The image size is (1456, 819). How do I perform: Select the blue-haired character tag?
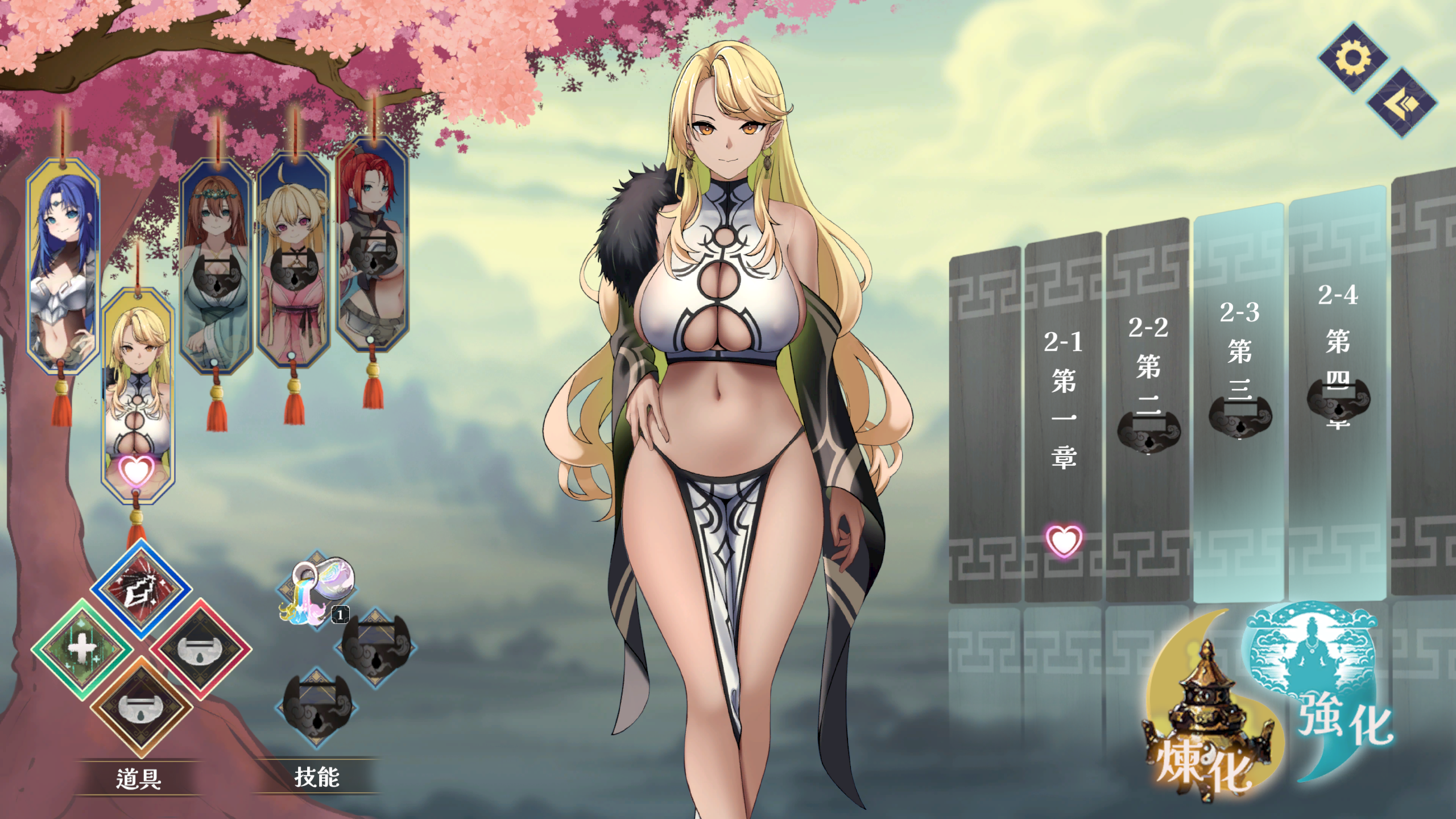[x=63, y=267]
